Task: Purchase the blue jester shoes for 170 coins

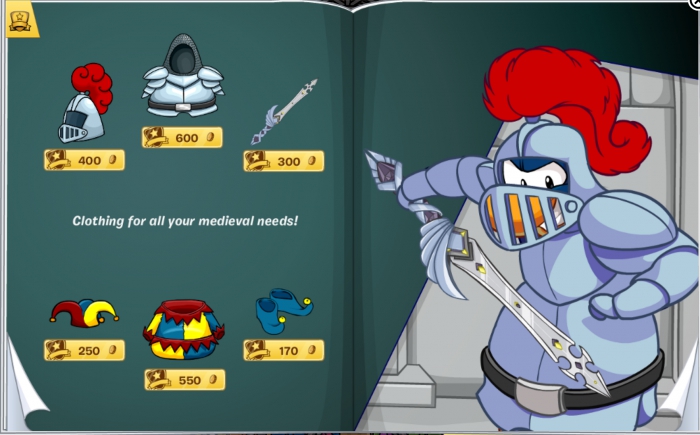Action: 283,350
